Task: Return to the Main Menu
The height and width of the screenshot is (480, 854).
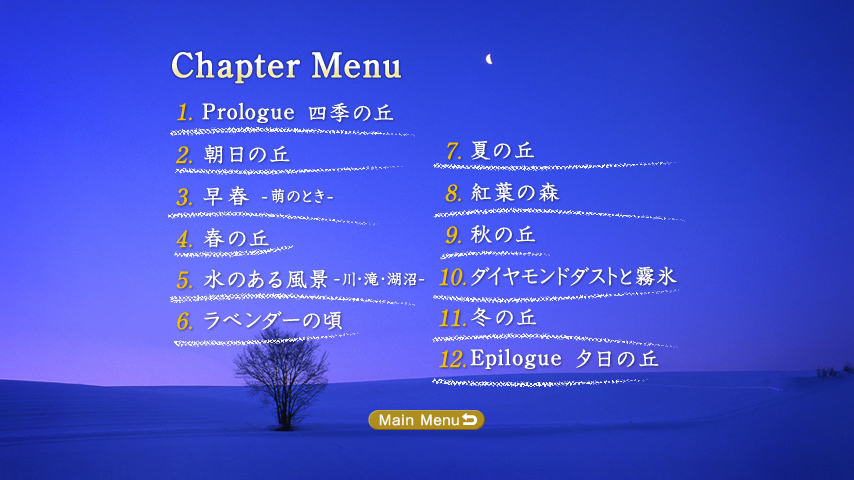Action: (426, 420)
